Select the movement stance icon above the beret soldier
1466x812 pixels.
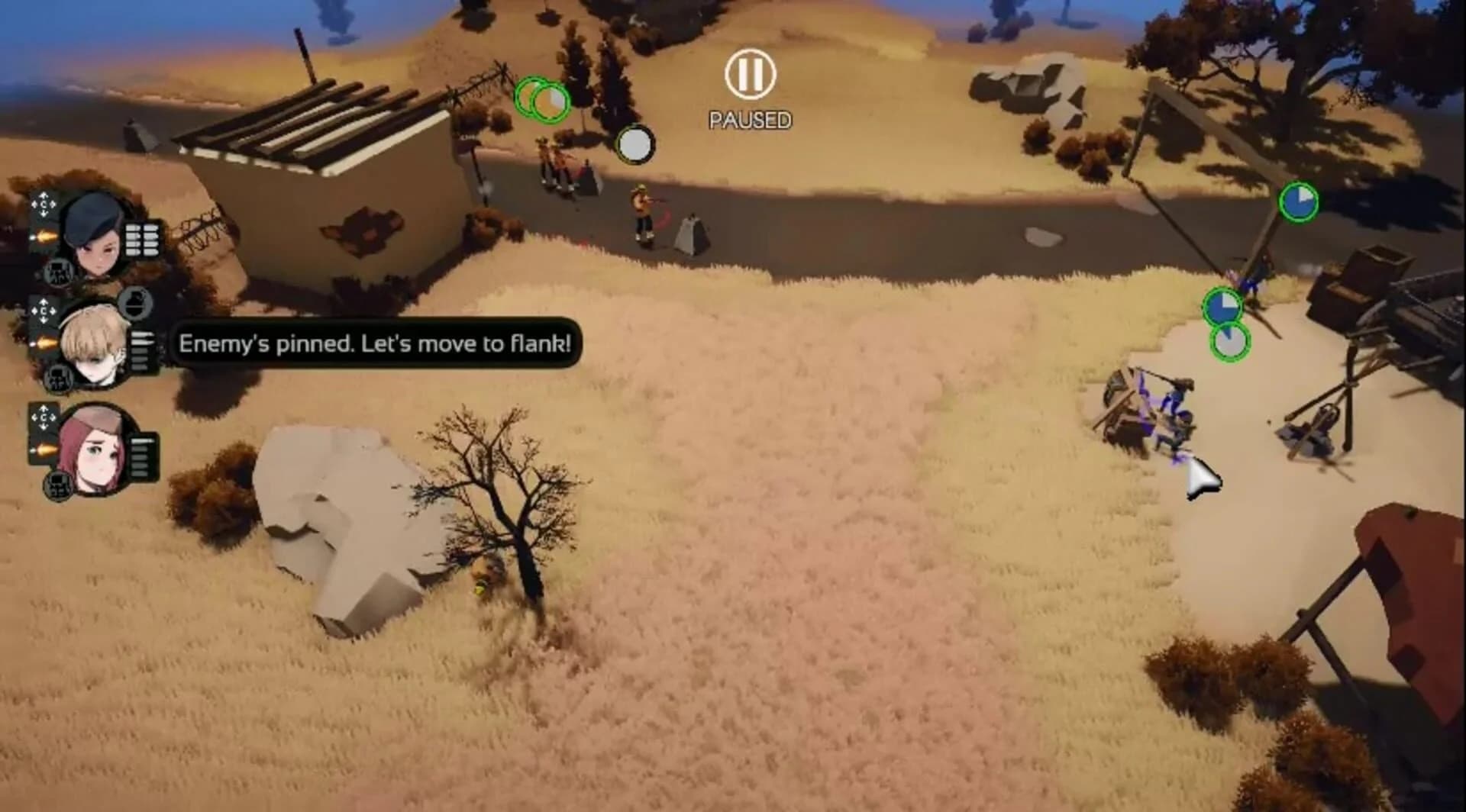click(43, 206)
